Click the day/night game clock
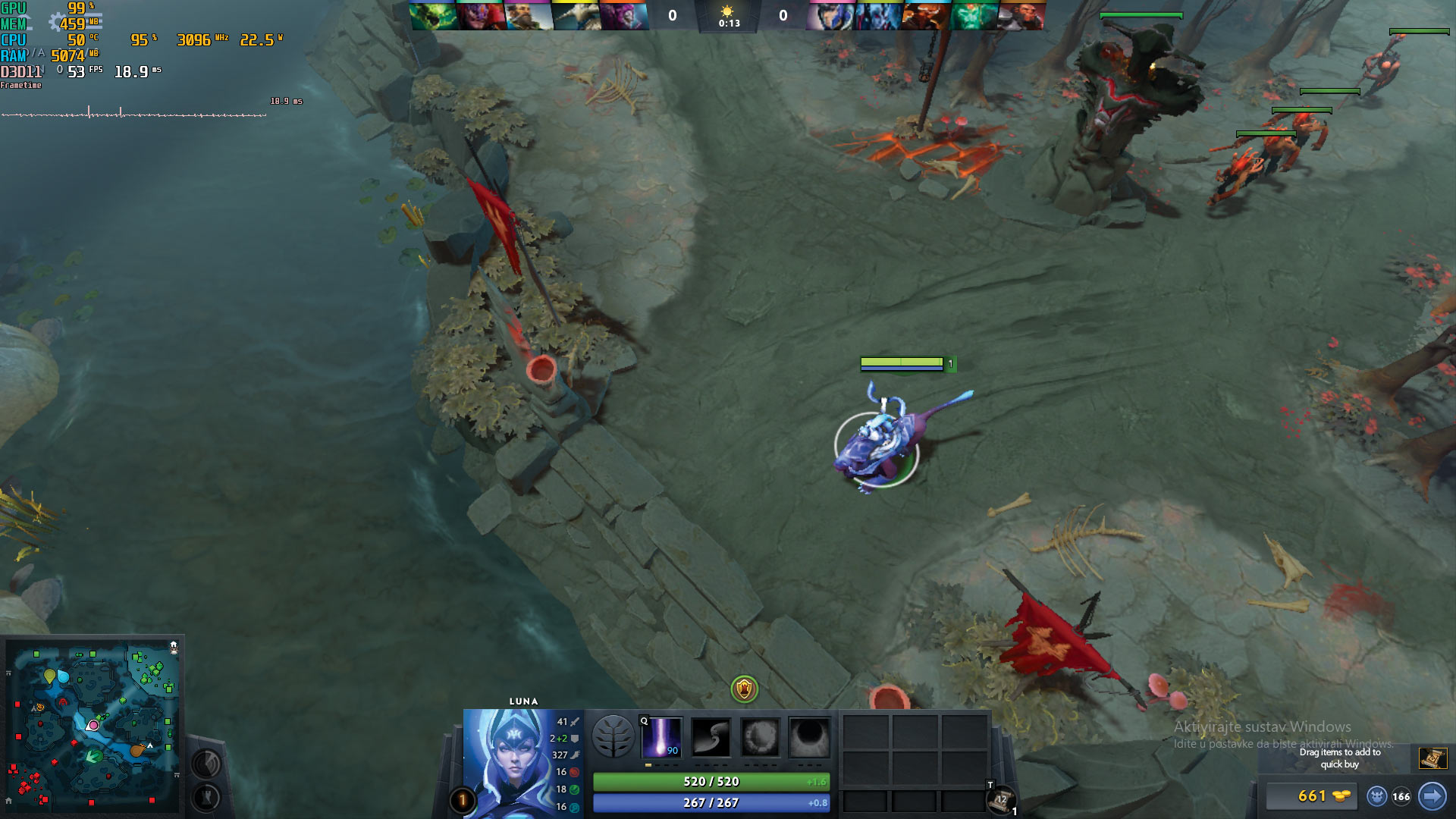 [728, 16]
